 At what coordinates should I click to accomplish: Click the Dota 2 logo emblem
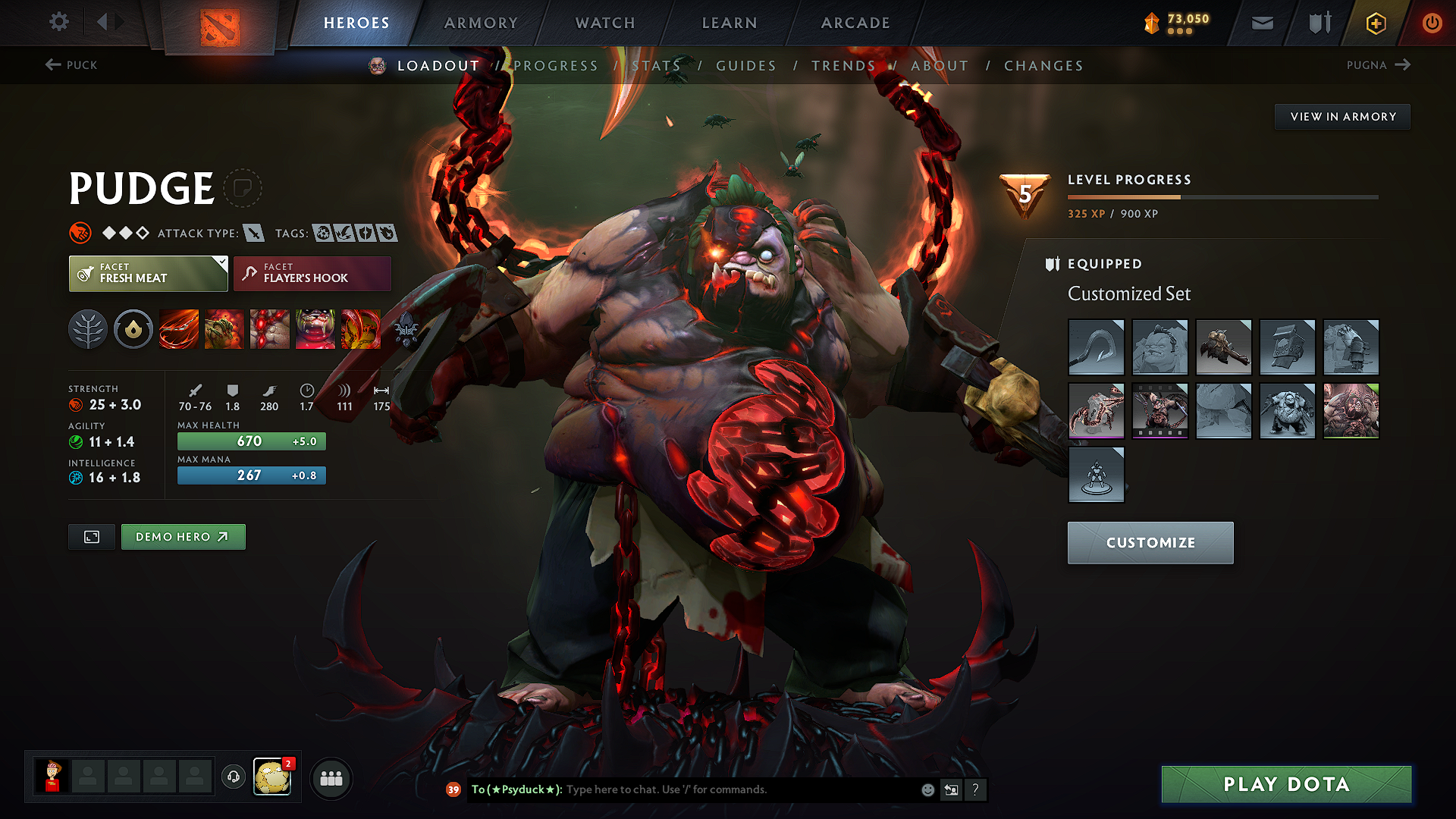pyautogui.click(x=220, y=23)
